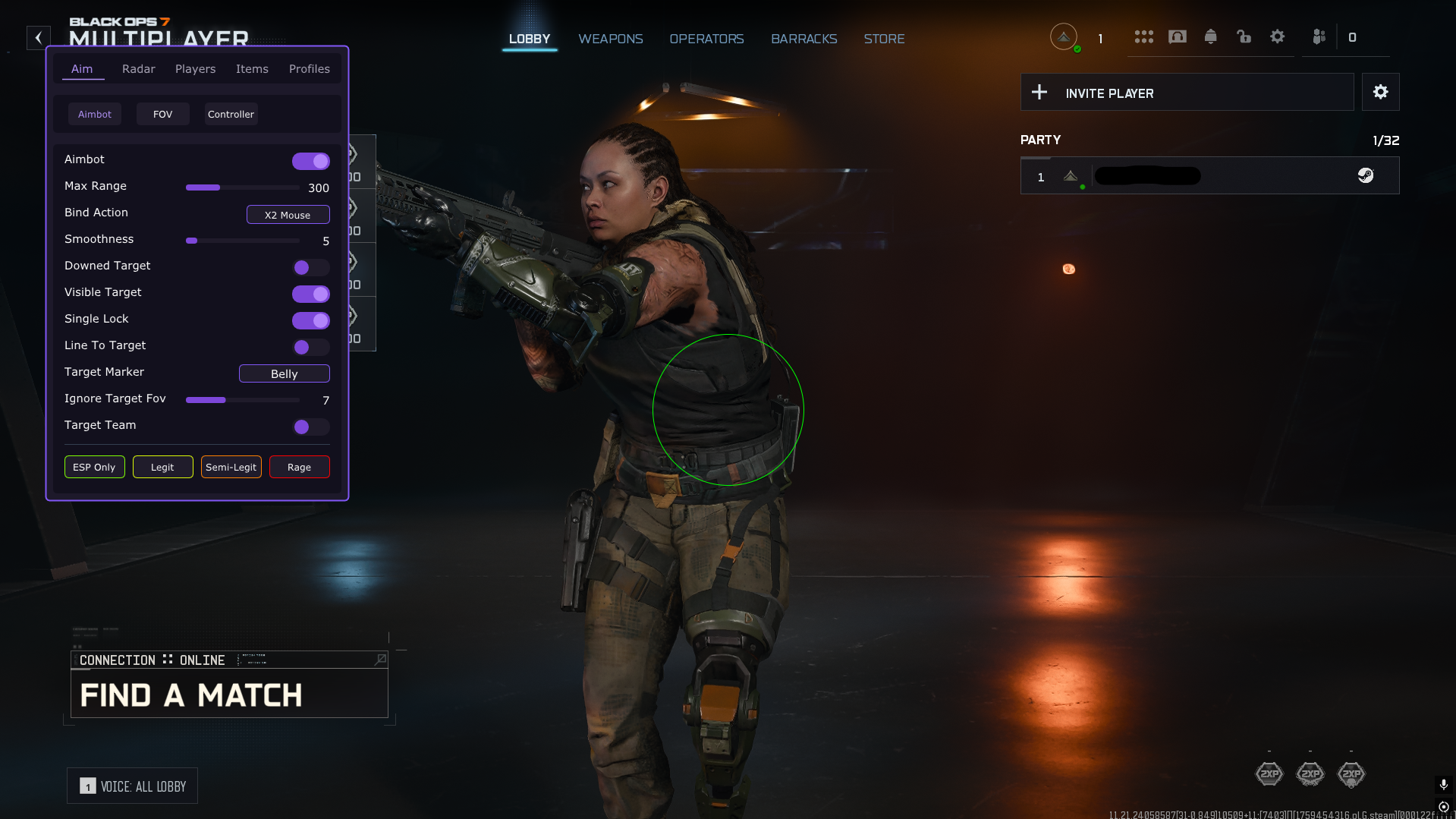The image size is (1456, 819).
Task: Click the back arrow at top left
Action: click(39, 37)
